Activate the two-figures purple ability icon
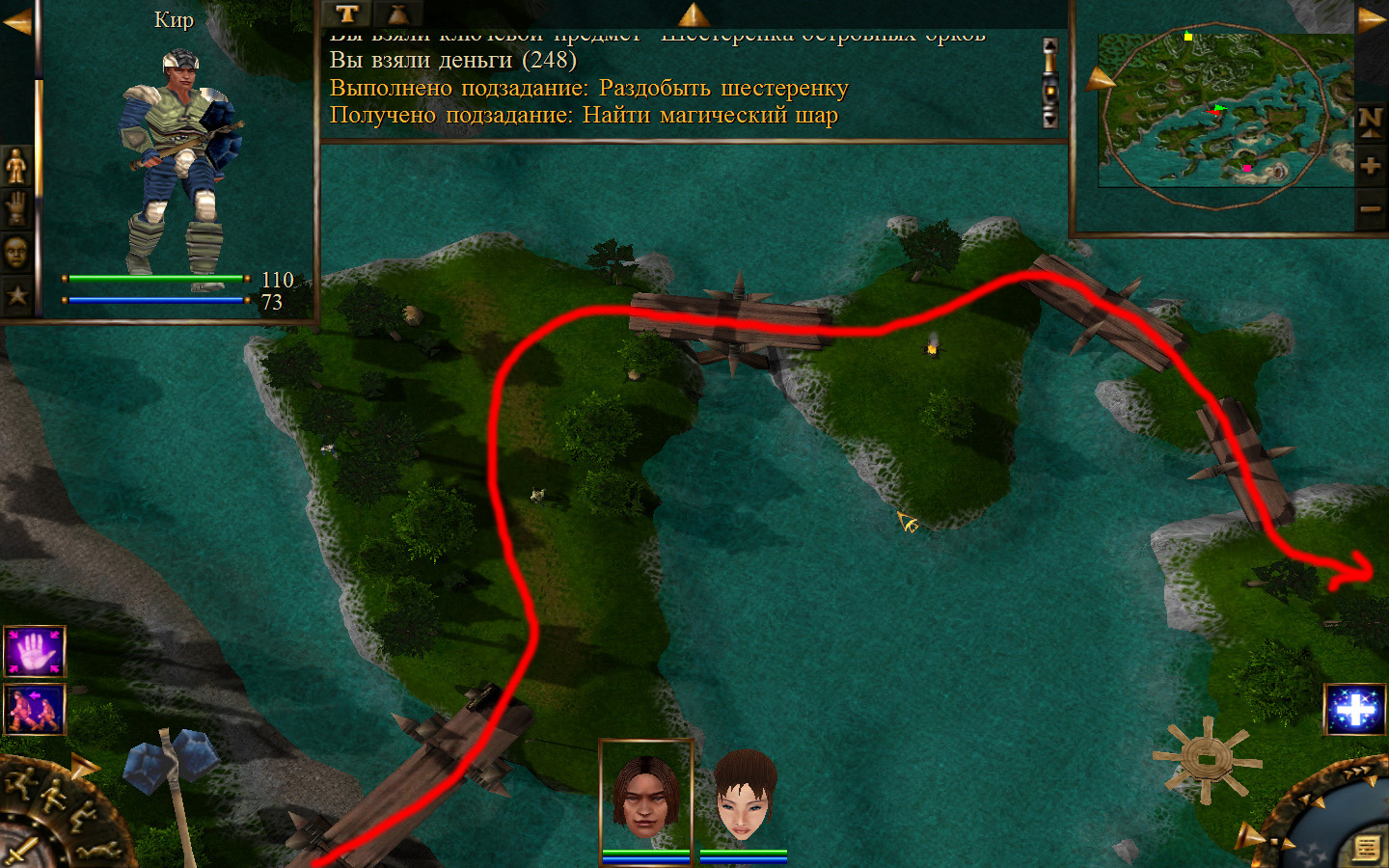 point(35,709)
